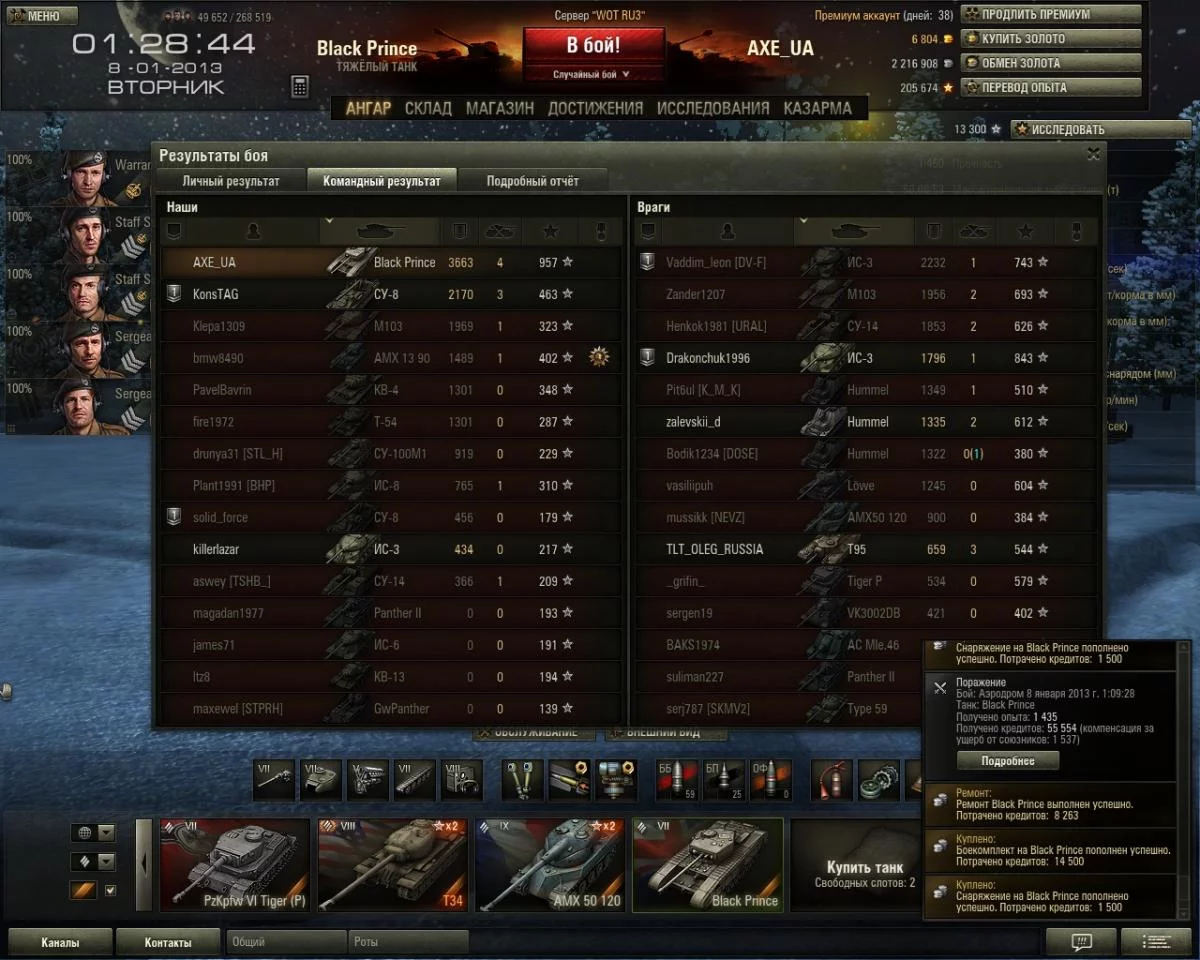Click Продлить премиум button
The width and height of the screenshot is (1200, 960).
[1050, 15]
